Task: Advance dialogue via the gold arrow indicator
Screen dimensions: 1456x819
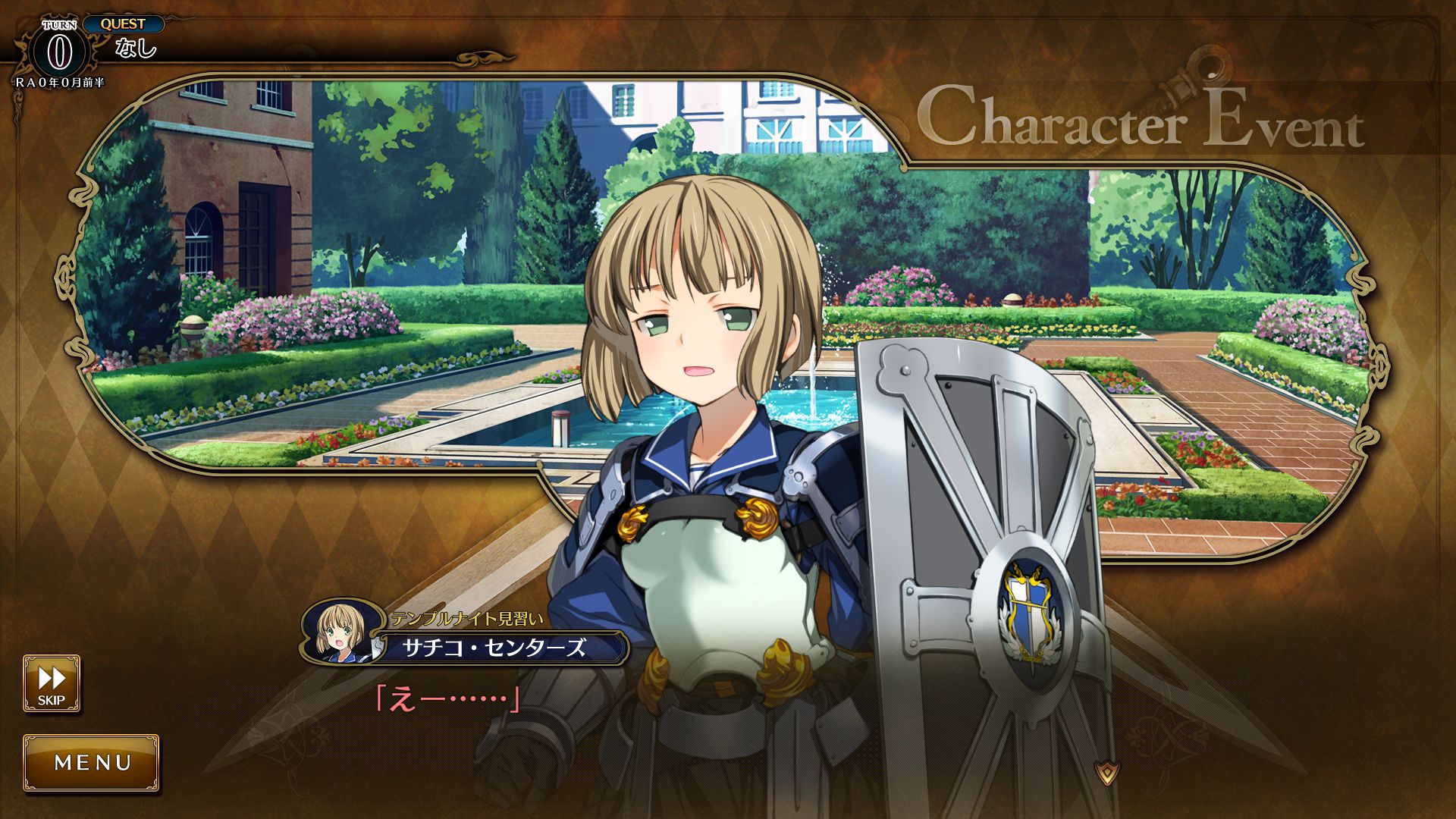Action: point(1108,773)
